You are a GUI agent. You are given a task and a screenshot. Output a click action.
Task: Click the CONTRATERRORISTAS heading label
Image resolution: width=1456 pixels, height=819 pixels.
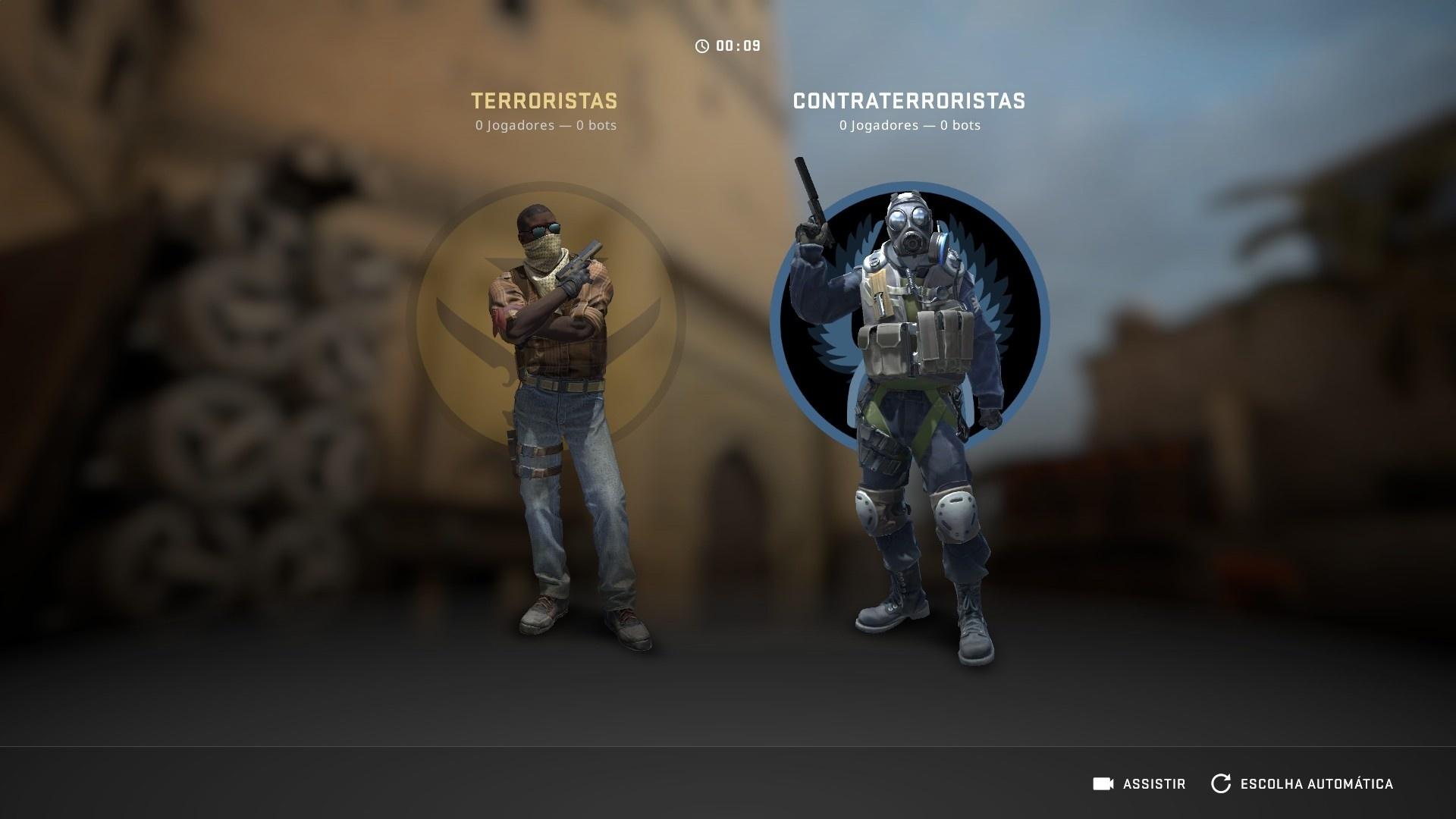point(908,101)
